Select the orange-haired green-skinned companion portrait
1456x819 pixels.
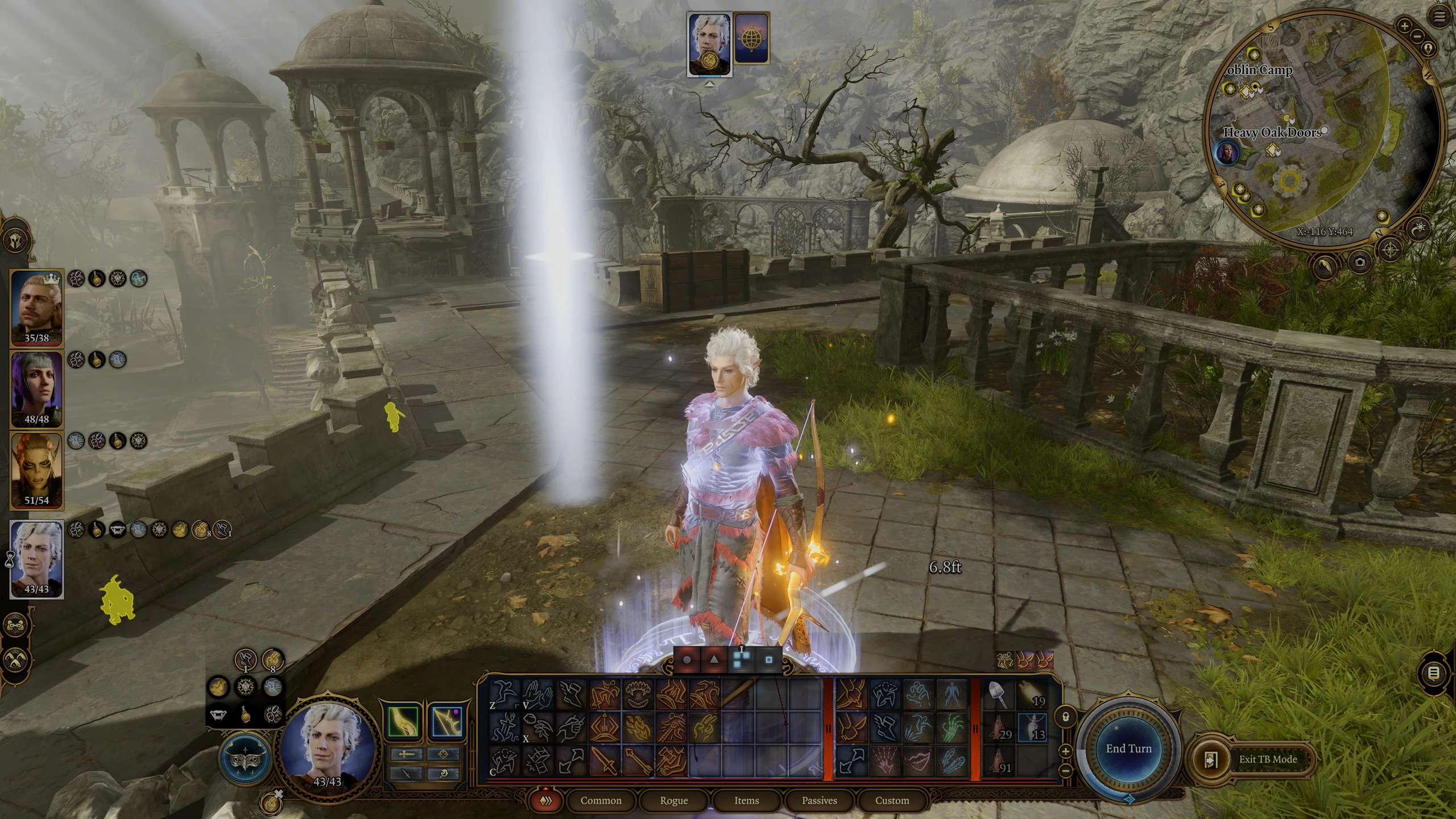[x=36, y=469]
